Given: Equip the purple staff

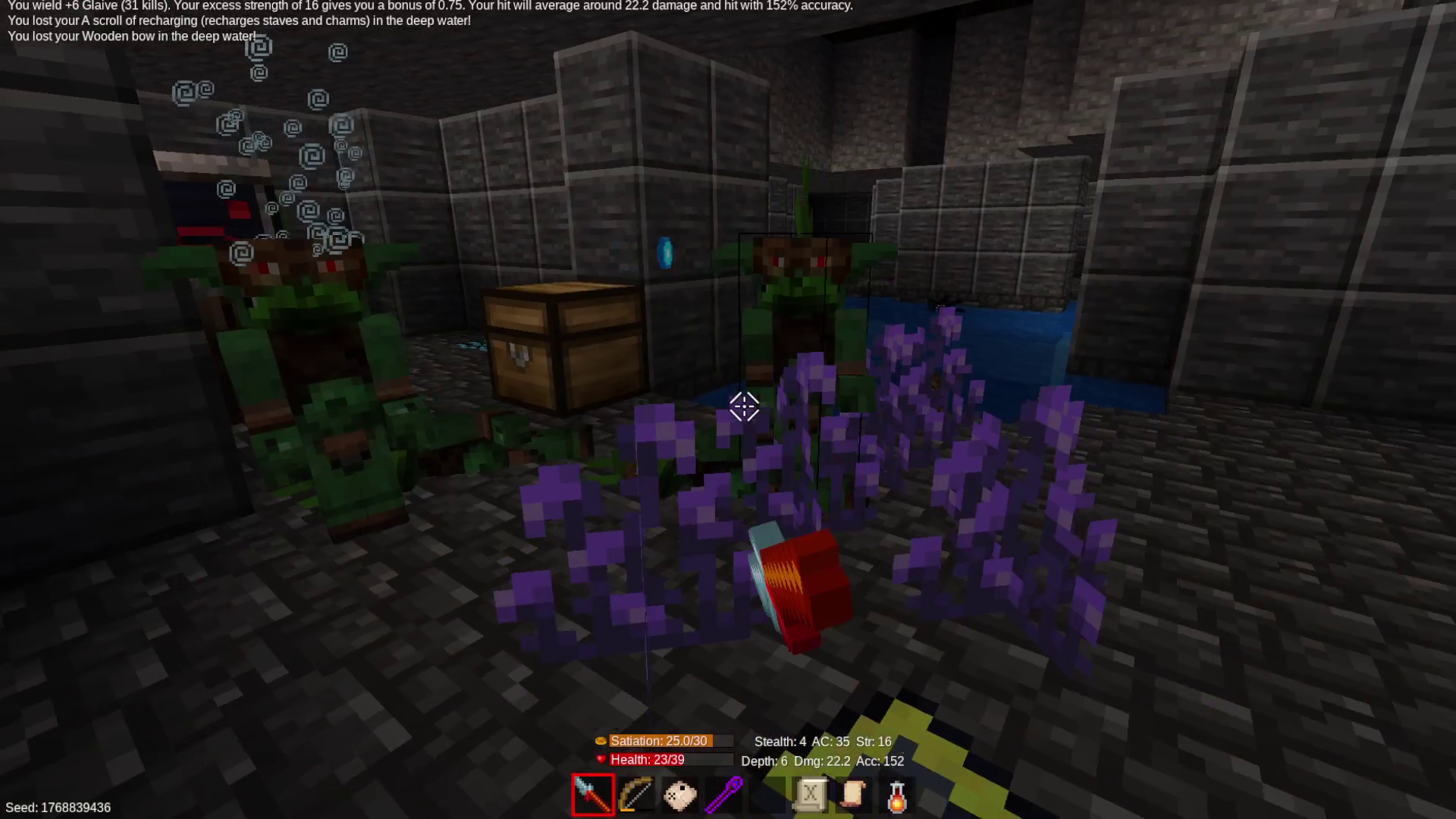Looking at the screenshot, I should [x=723, y=795].
